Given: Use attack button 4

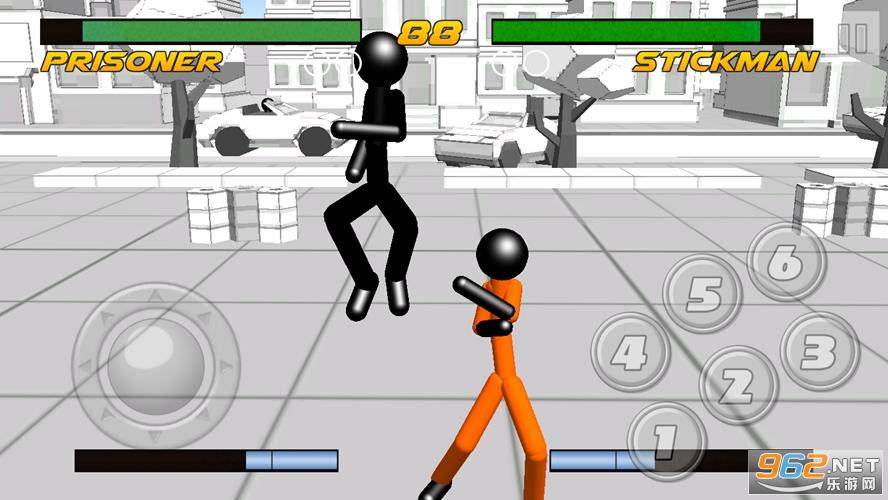Looking at the screenshot, I should 630,352.
